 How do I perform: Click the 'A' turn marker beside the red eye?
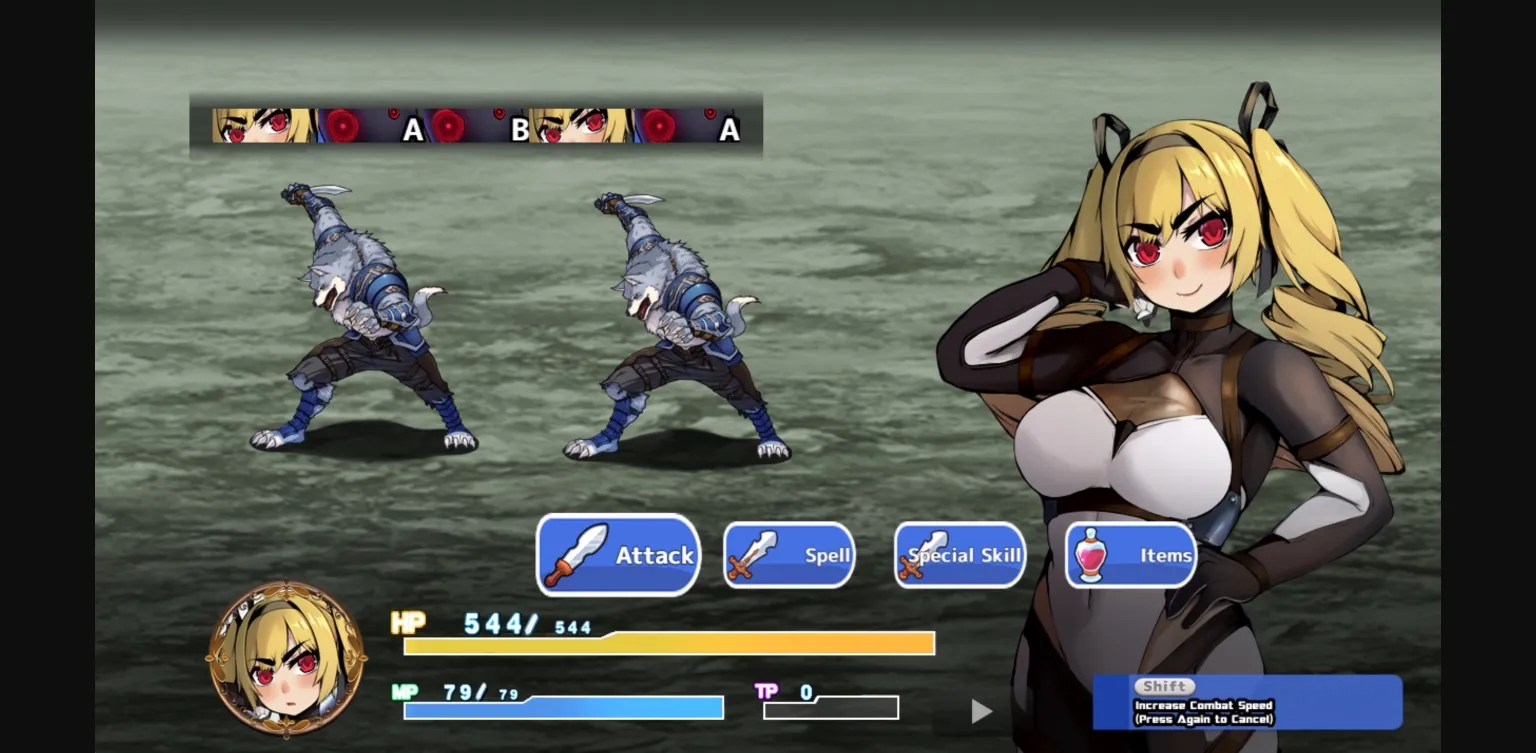pyautogui.click(x=413, y=128)
